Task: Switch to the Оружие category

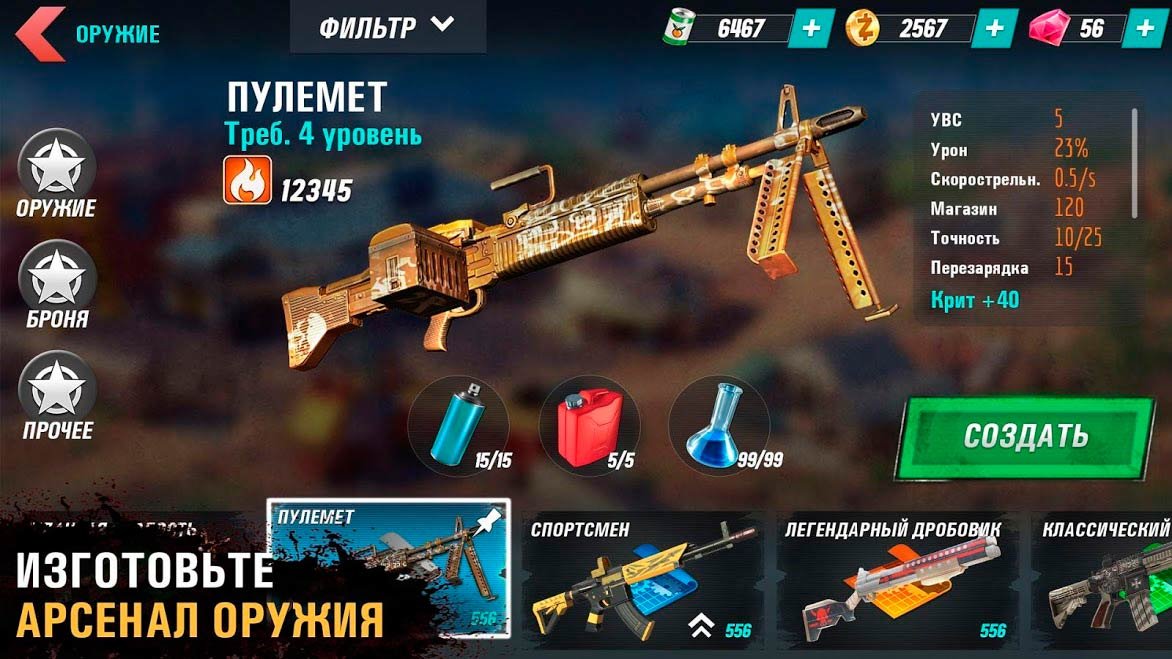Action: click(x=56, y=172)
